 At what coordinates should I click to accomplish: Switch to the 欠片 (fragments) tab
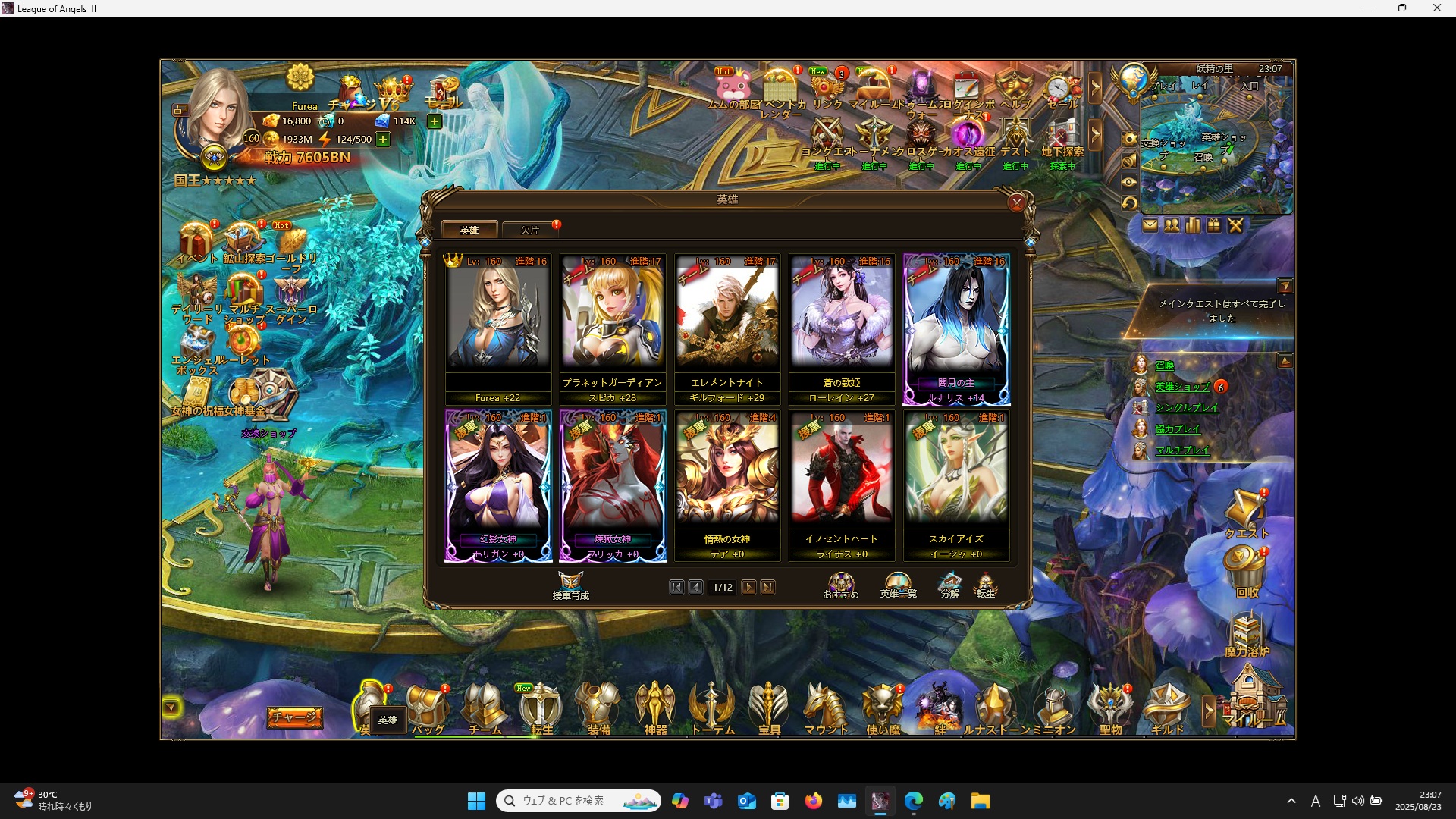point(531,230)
